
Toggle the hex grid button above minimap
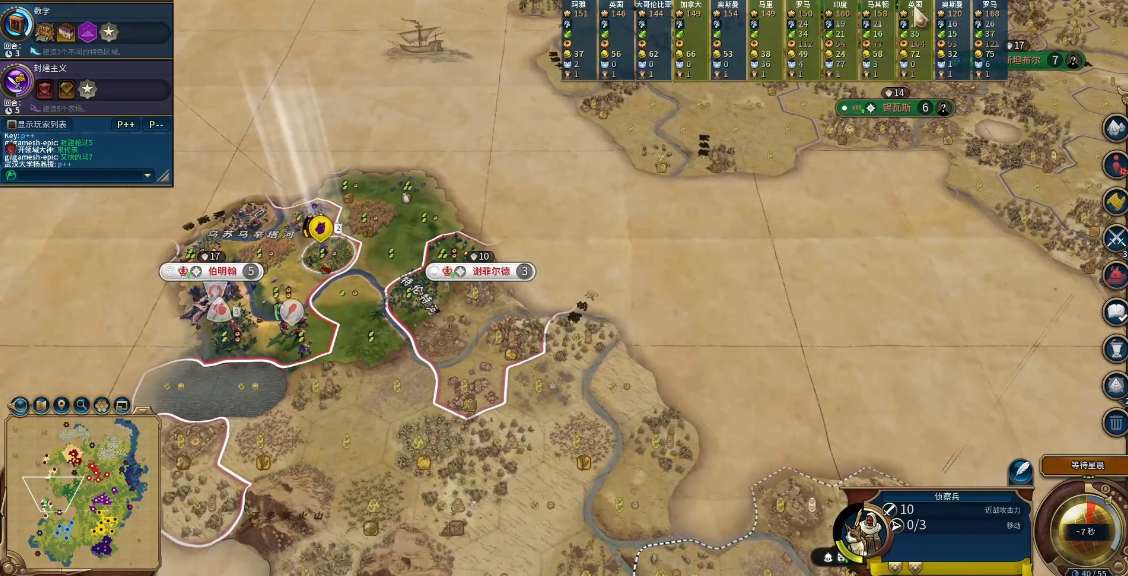(x=102, y=405)
